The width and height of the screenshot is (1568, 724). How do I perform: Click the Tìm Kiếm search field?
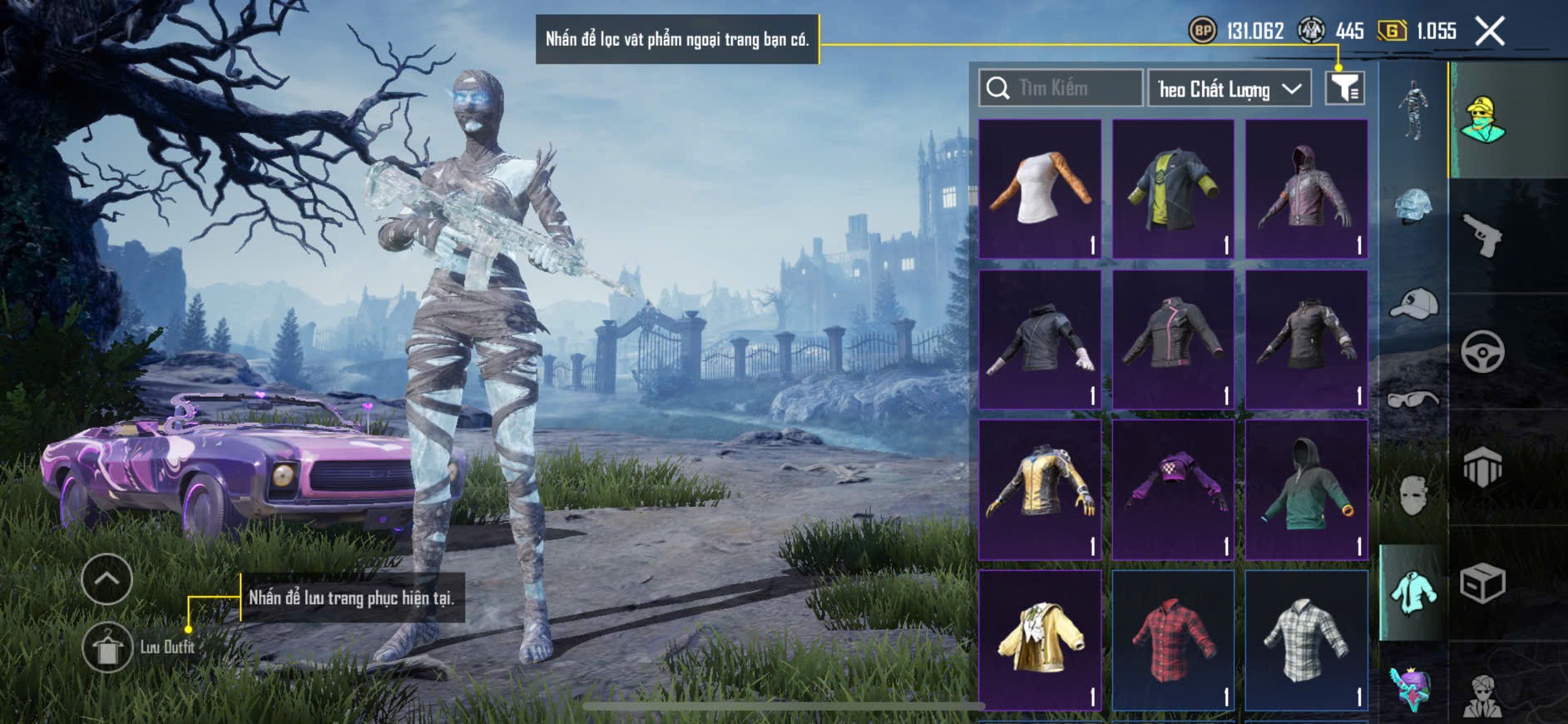coord(1061,88)
